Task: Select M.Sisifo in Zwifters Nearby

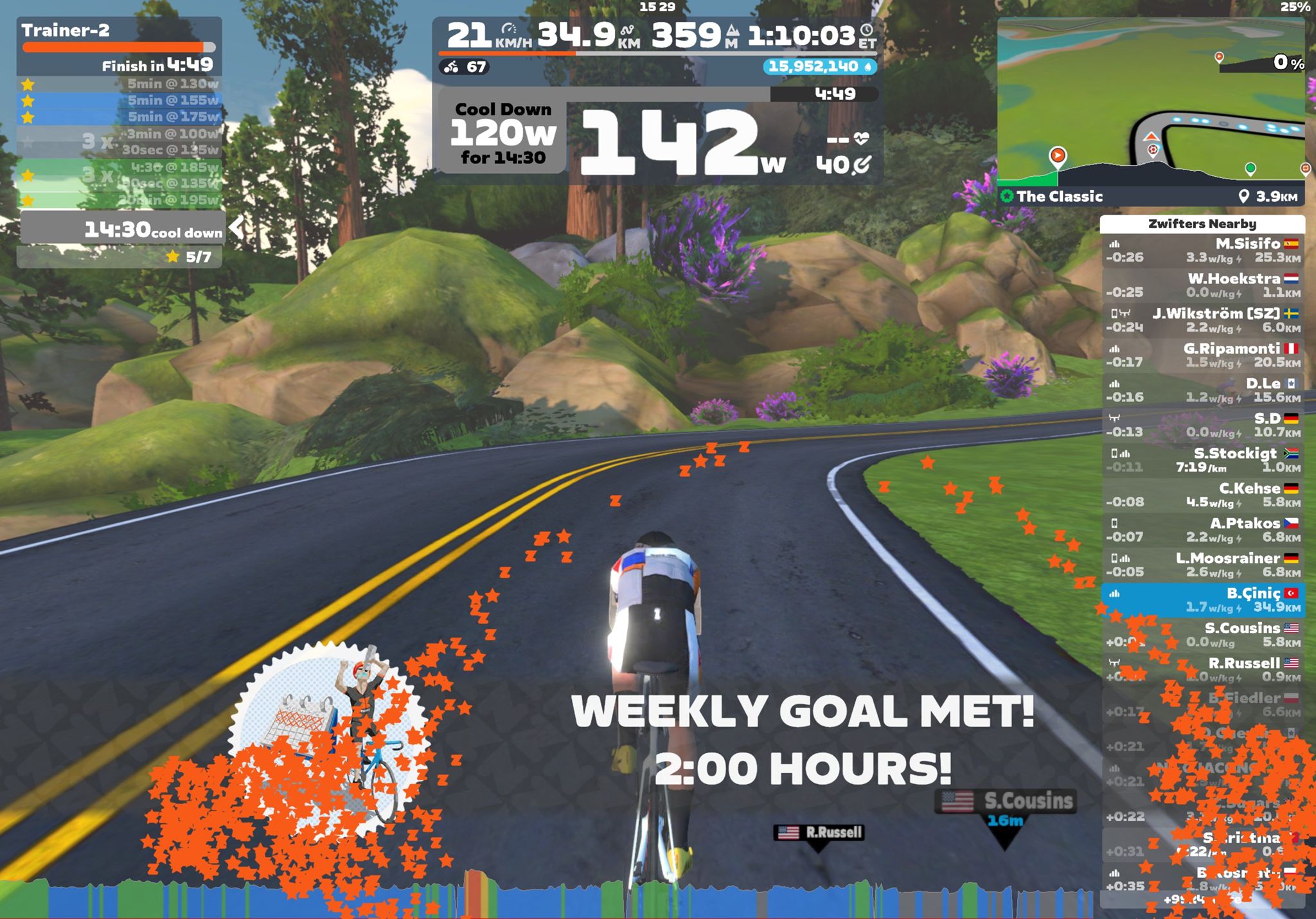Action: (x=1203, y=251)
